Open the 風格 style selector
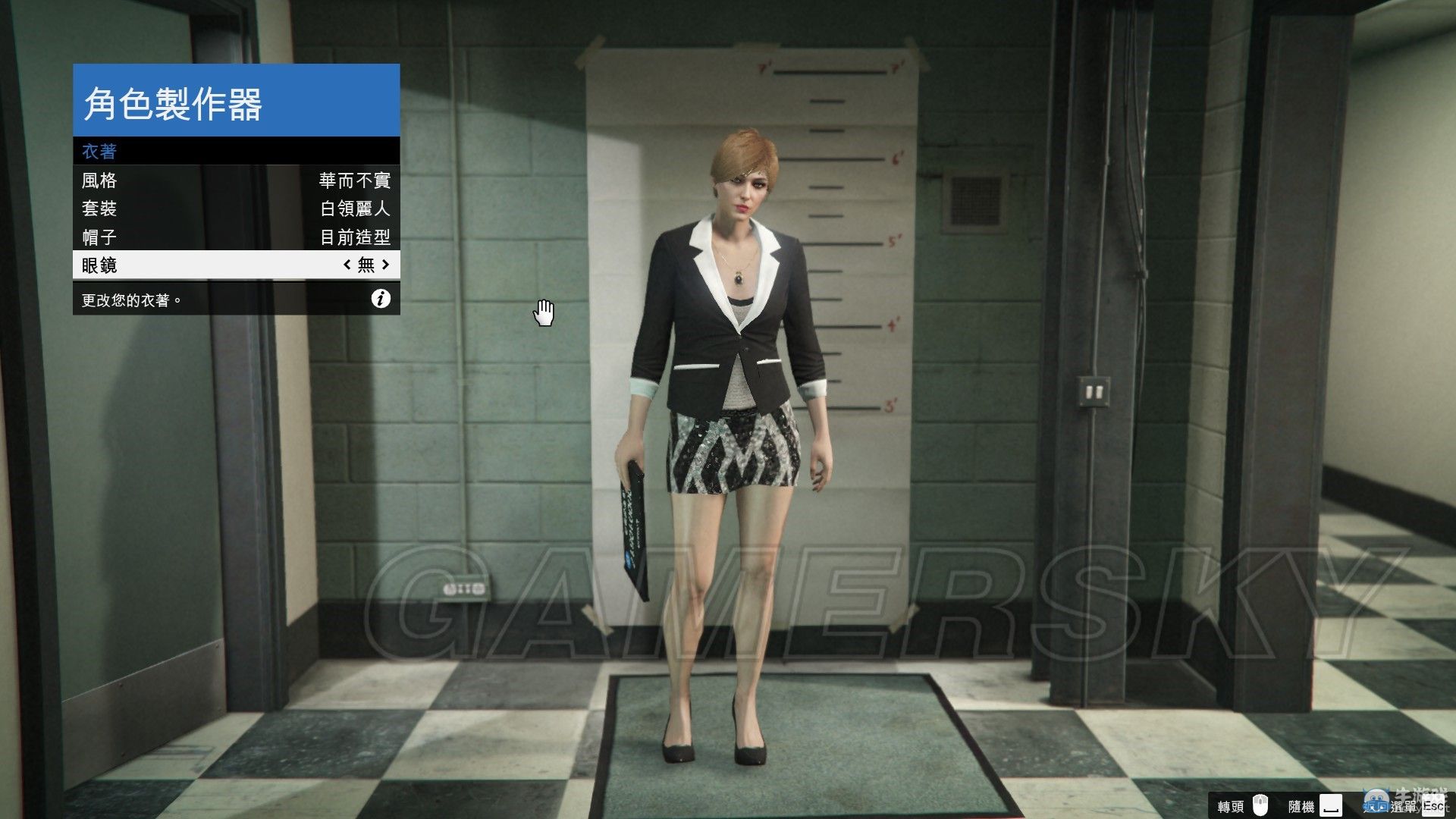The height and width of the screenshot is (819, 1456). click(x=190, y=180)
